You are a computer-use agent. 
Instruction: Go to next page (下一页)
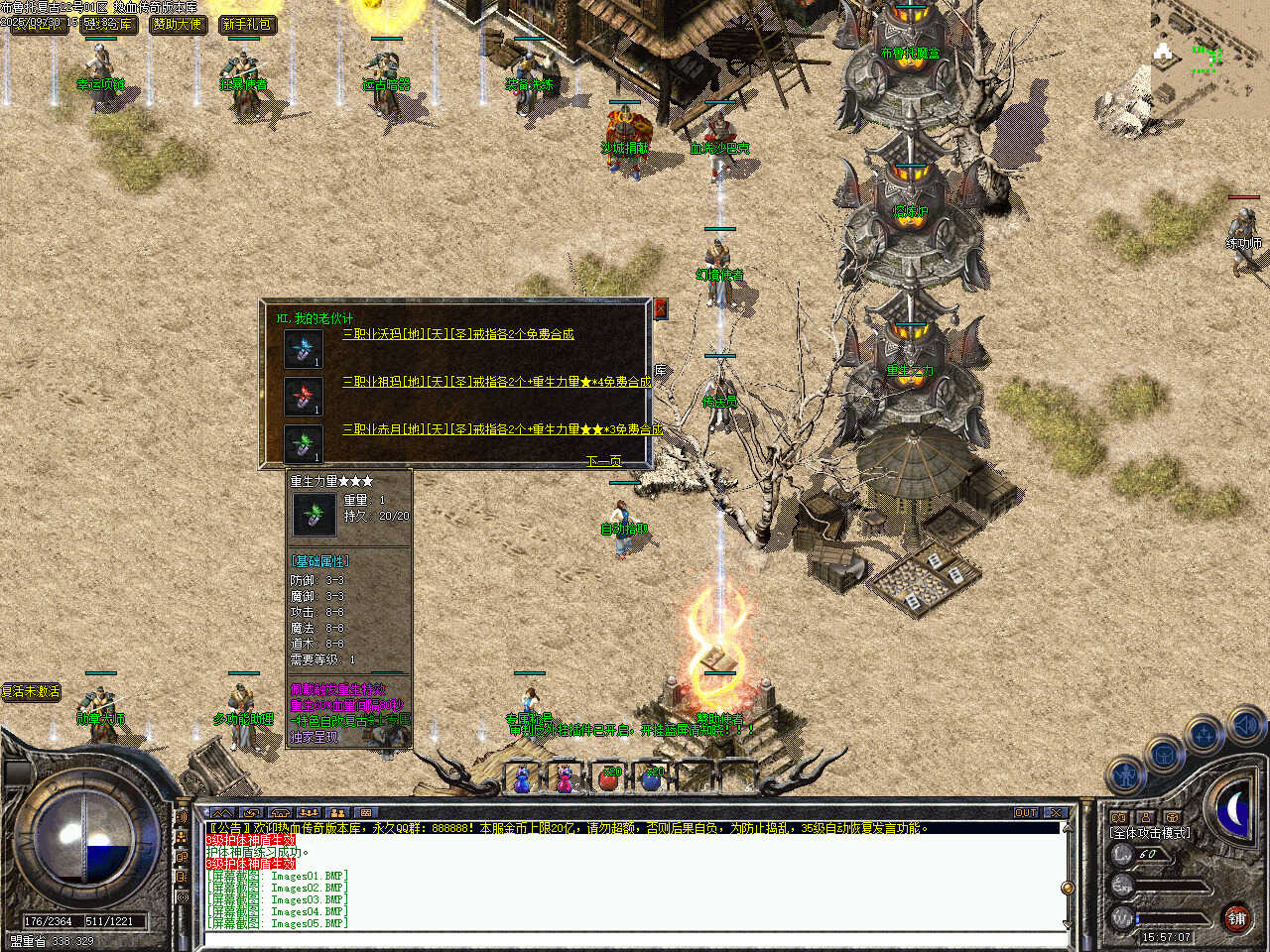(x=602, y=461)
